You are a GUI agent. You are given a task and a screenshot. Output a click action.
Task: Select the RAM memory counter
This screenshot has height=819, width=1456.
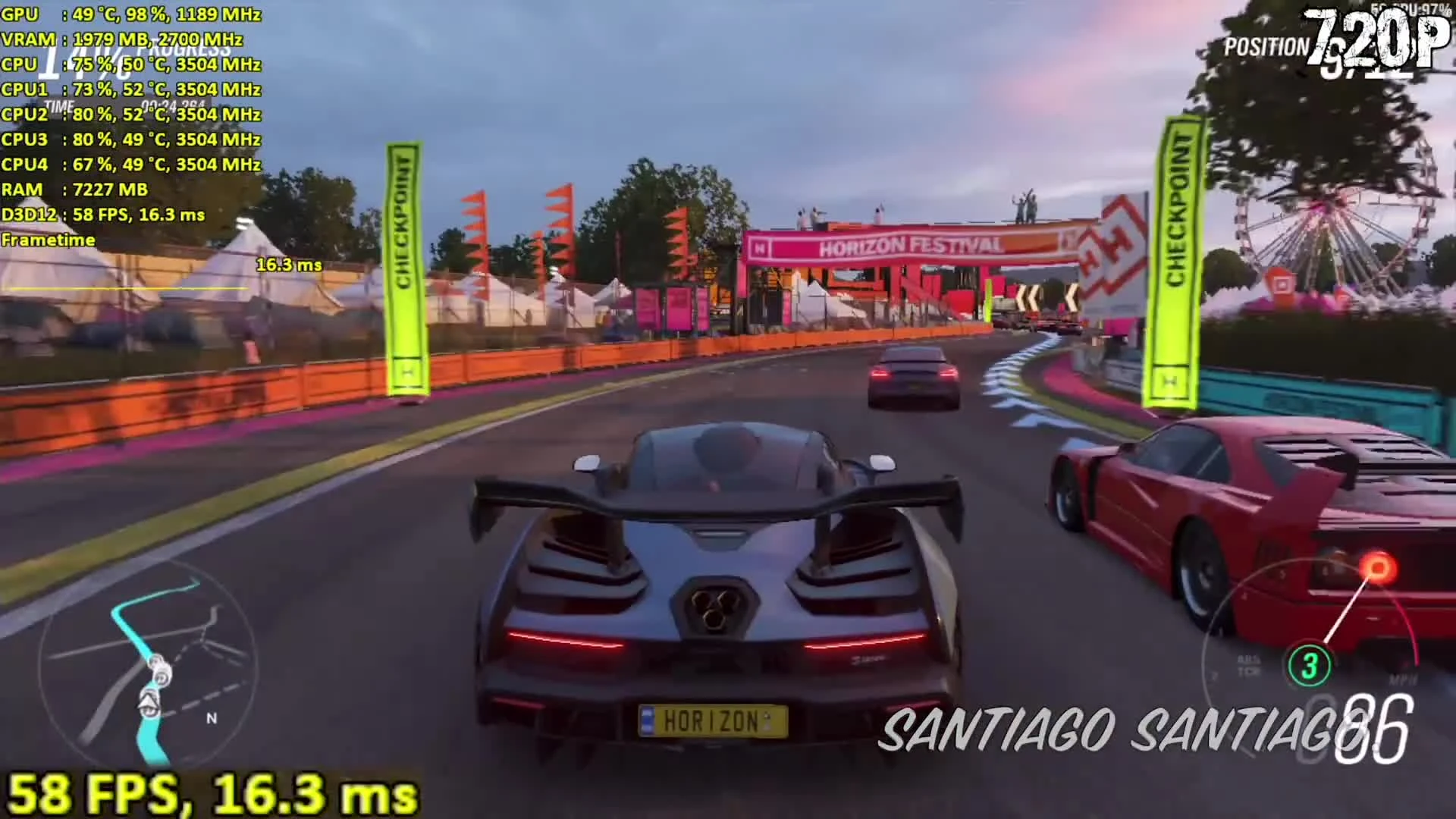[x=76, y=190]
